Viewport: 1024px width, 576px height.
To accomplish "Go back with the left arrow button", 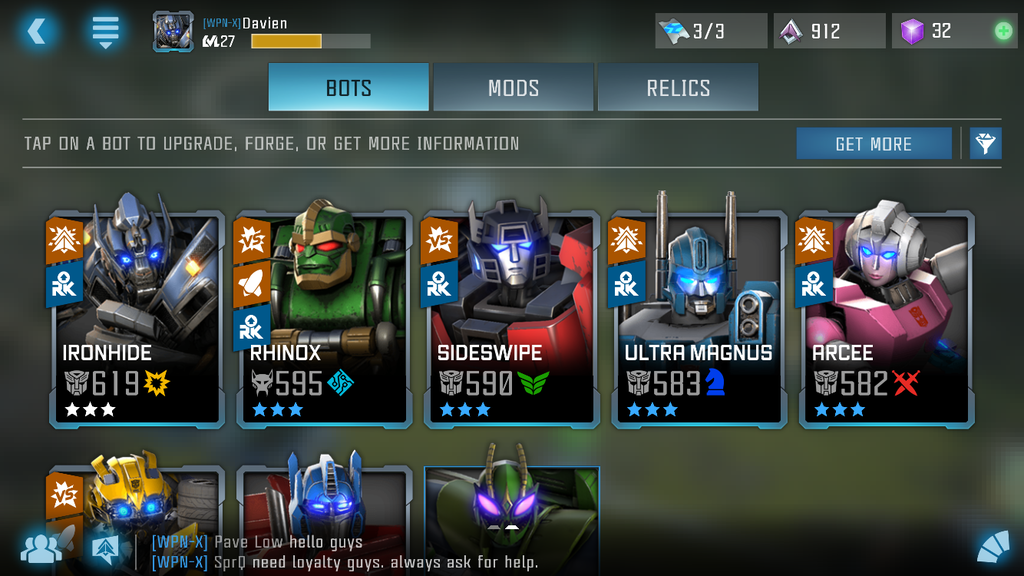I will pos(36,31).
